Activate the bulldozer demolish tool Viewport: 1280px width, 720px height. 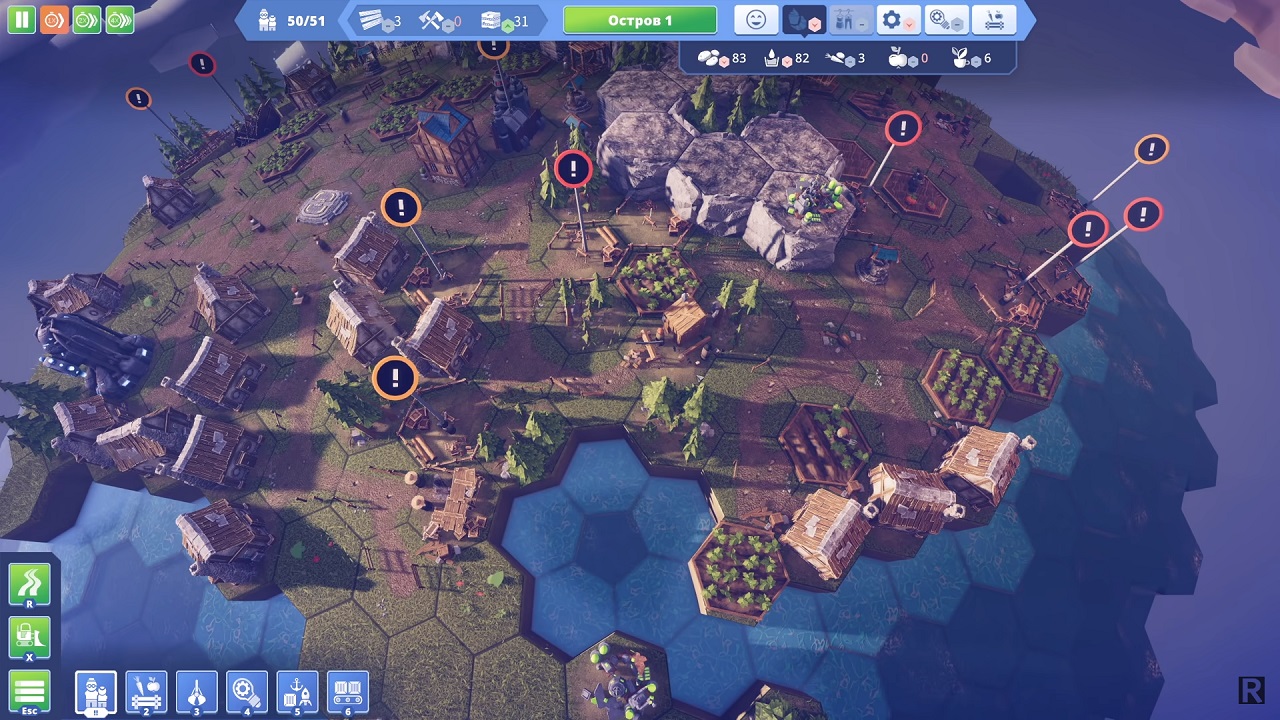(x=29, y=638)
